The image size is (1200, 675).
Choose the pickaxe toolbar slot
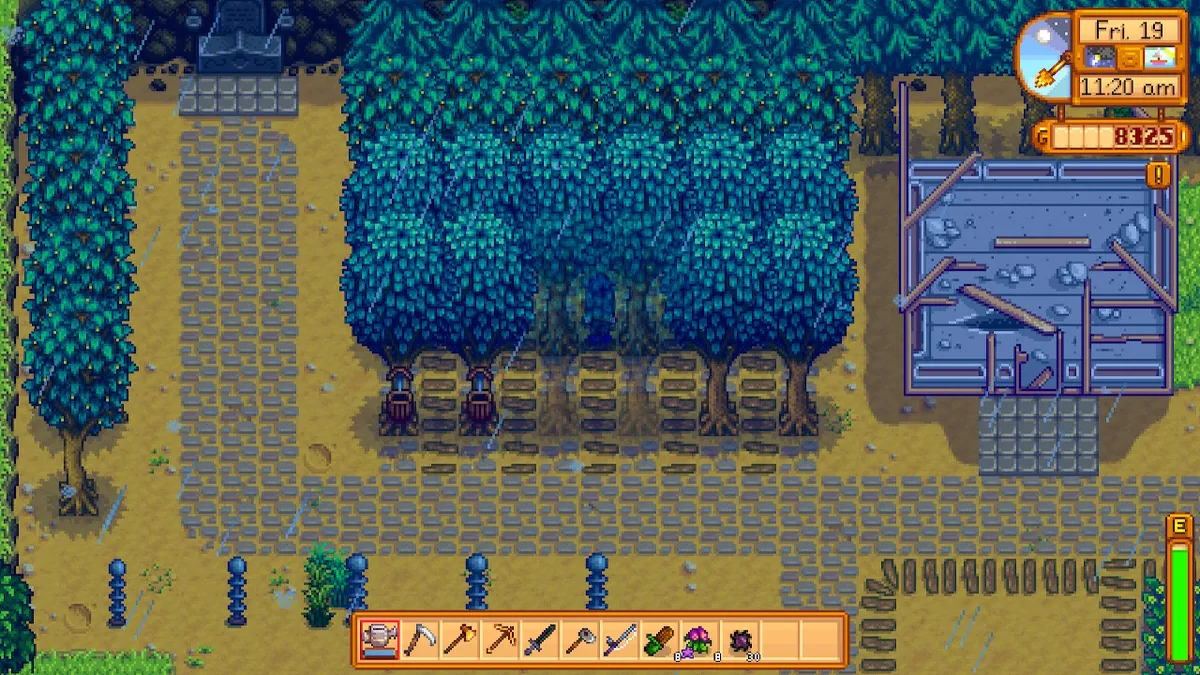point(499,640)
